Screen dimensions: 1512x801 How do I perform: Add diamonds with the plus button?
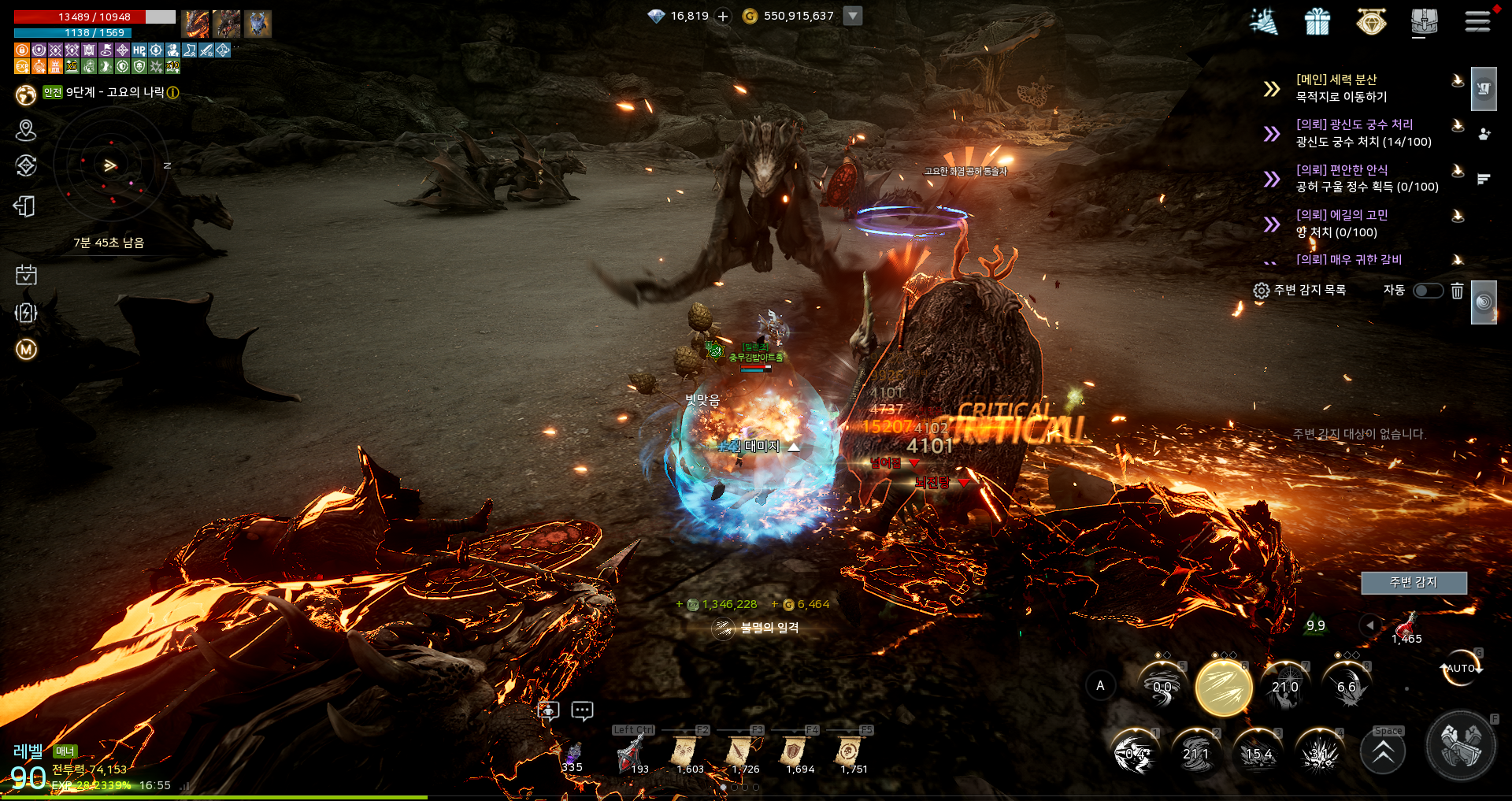click(723, 17)
